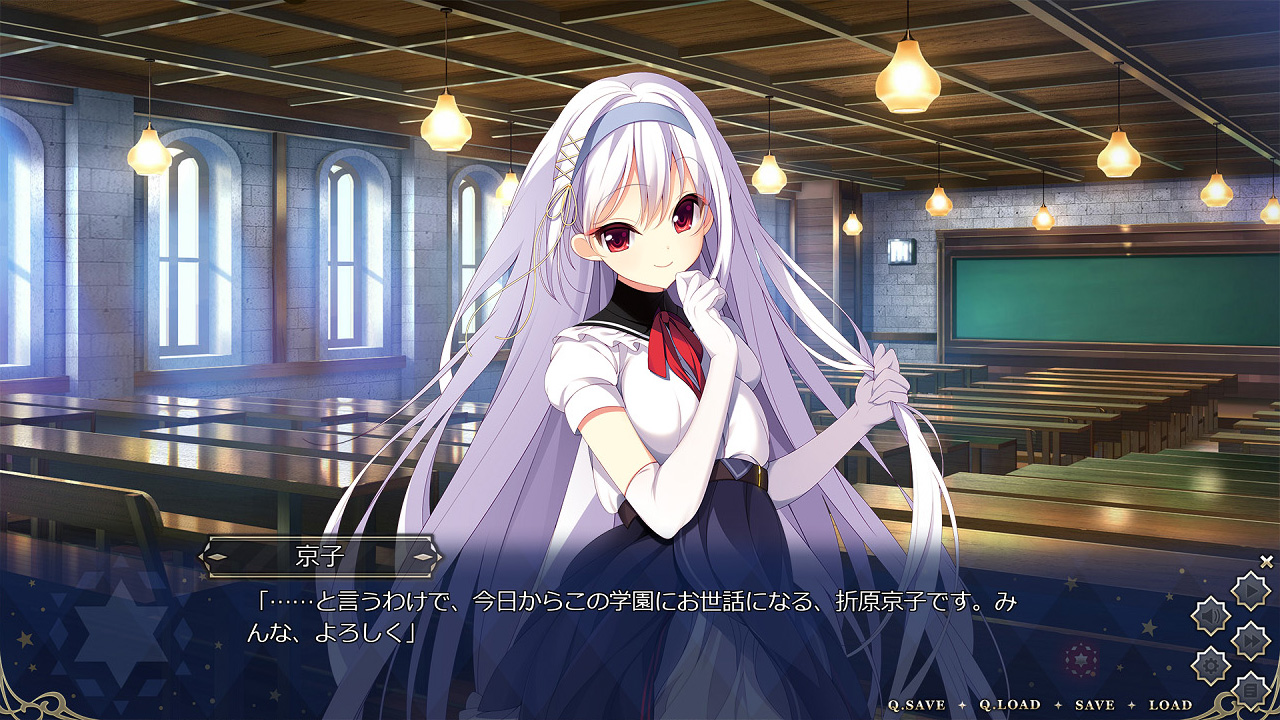Start auto-play with the play arrow icon
1280x720 pixels.
coord(1250,591)
